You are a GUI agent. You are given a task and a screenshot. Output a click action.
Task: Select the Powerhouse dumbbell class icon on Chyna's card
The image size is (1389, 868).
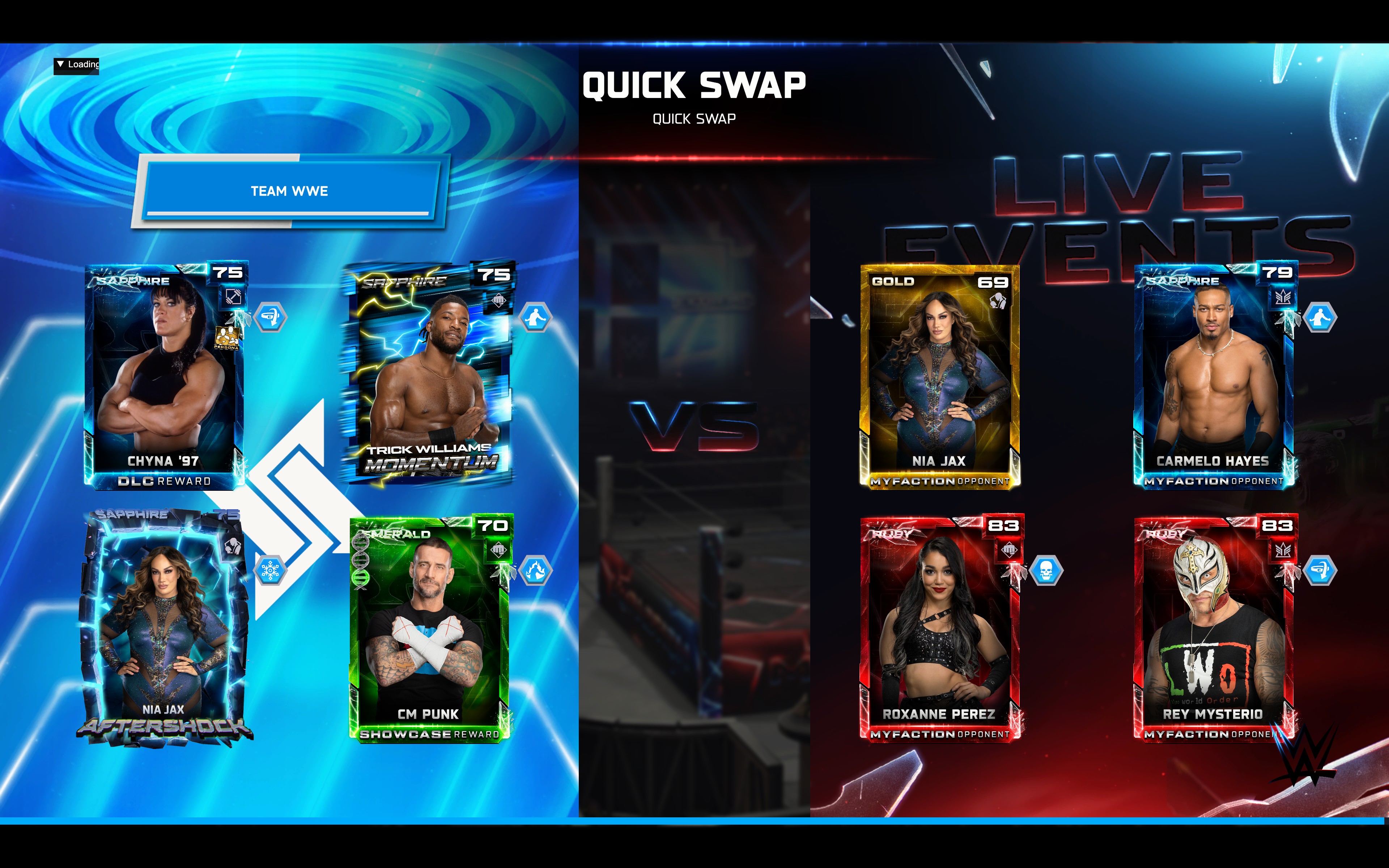pyautogui.click(x=234, y=297)
